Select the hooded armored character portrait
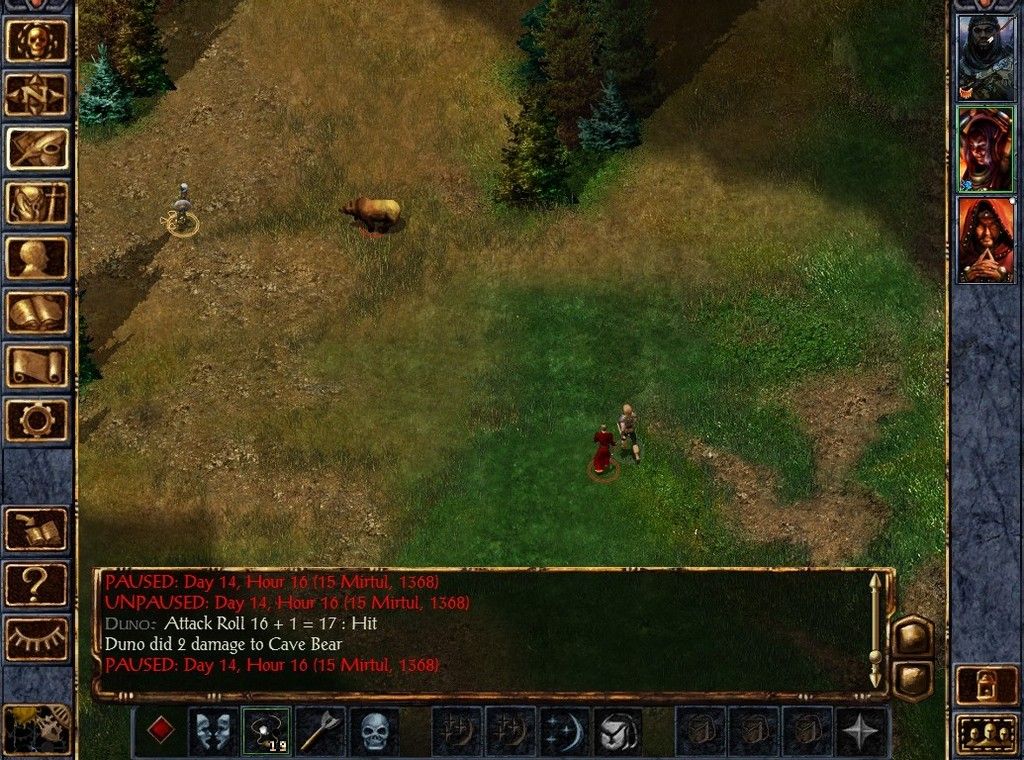Image resolution: width=1024 pixels, height=760 pixels. tap(985, 57)
